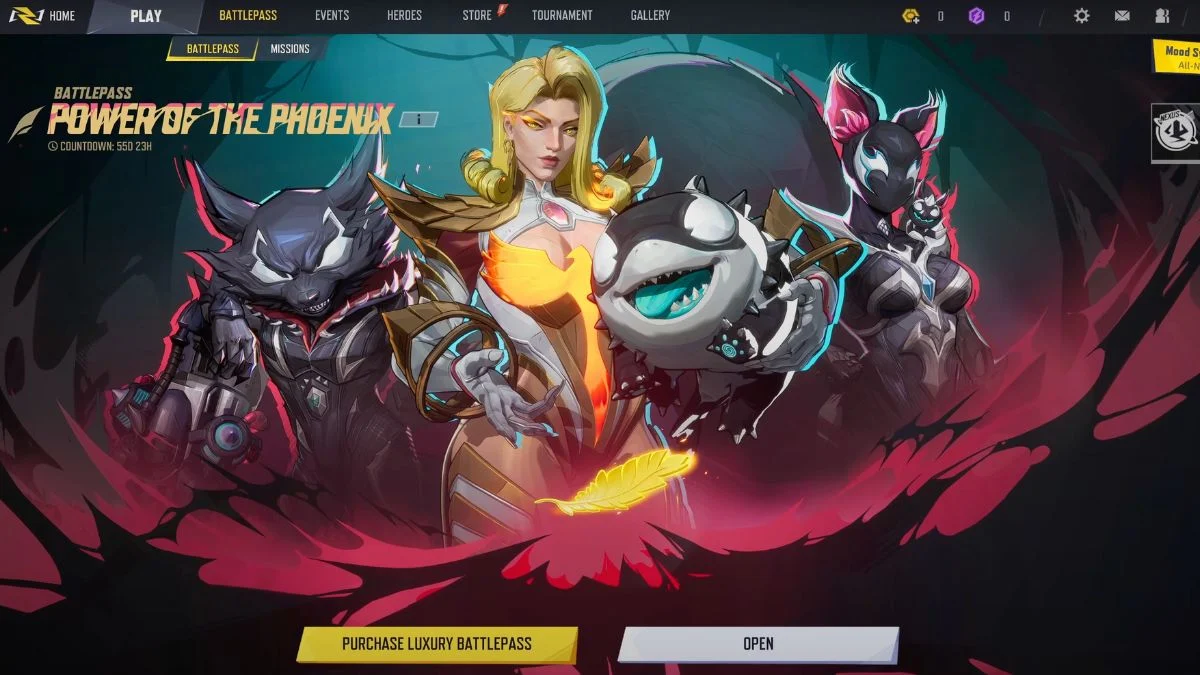Select the Nexus emblem thumbnail
The height and width of the screenshot is (675, 1200).
click(1175, 131)
